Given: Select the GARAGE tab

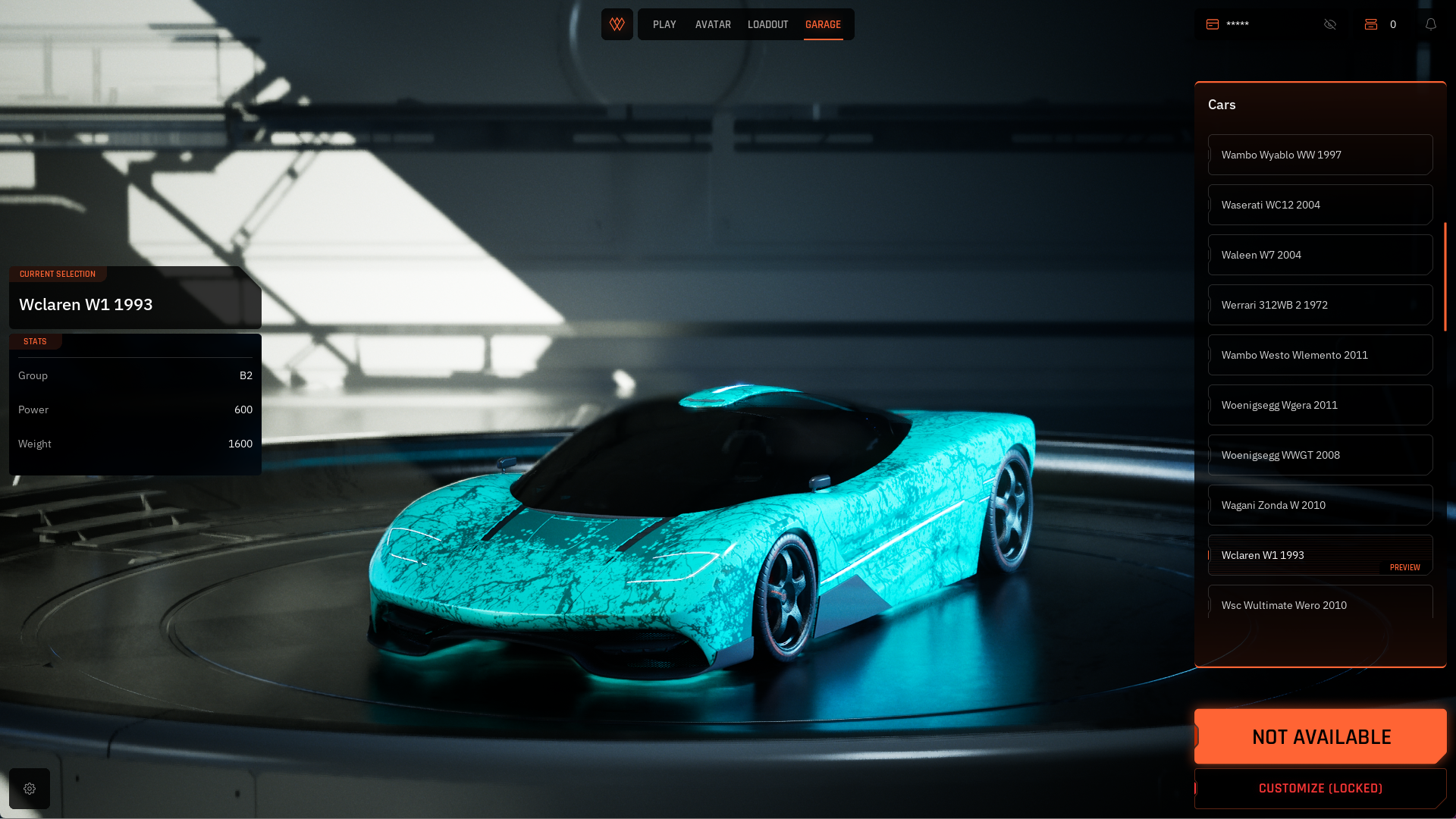Looking at the screenshot, I should (x=823, y=25).
